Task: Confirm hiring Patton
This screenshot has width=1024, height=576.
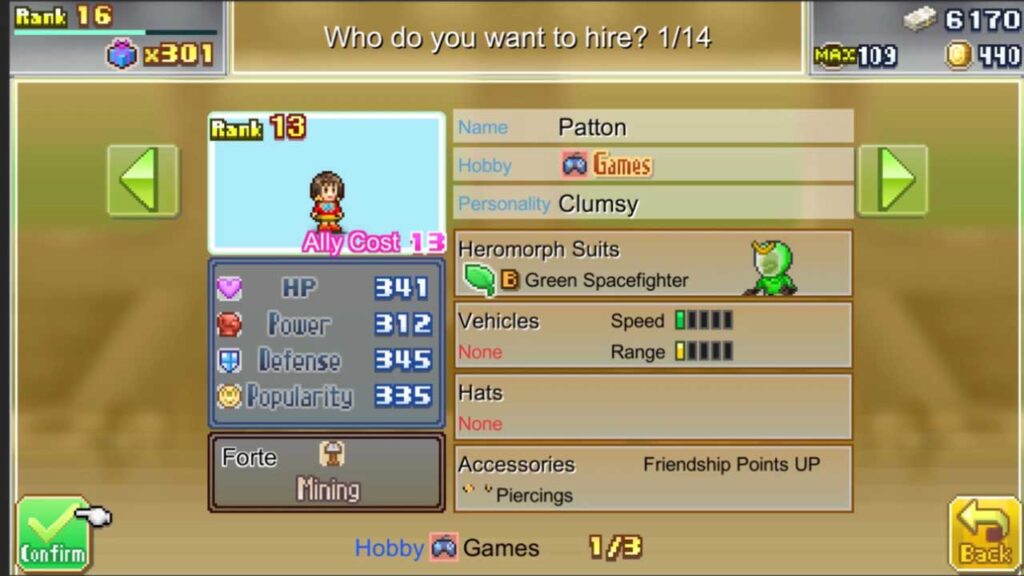Action: click(52, 534)
